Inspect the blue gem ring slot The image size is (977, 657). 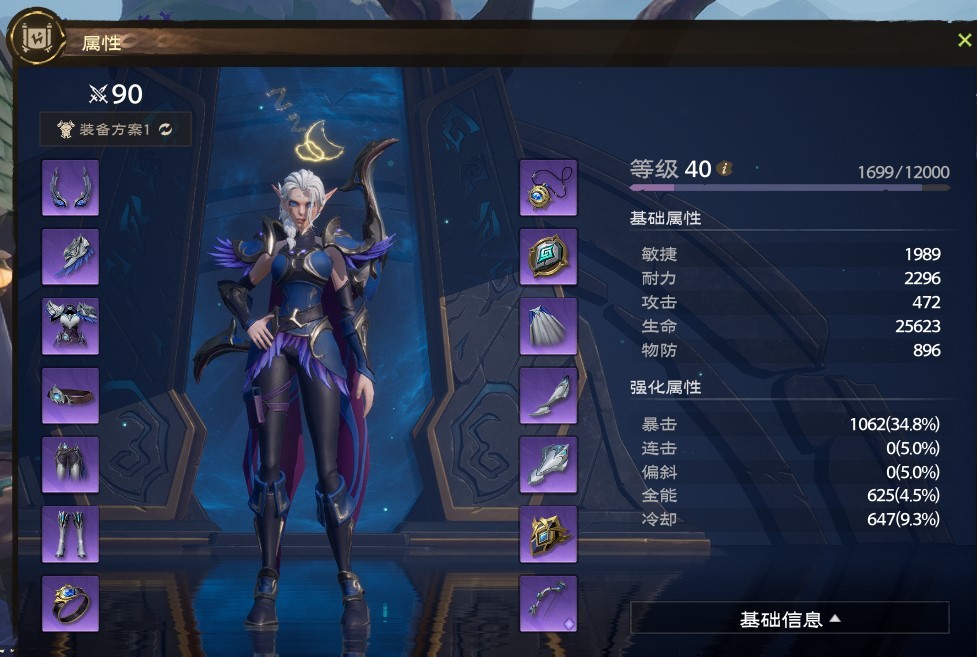tap(70, 604)
